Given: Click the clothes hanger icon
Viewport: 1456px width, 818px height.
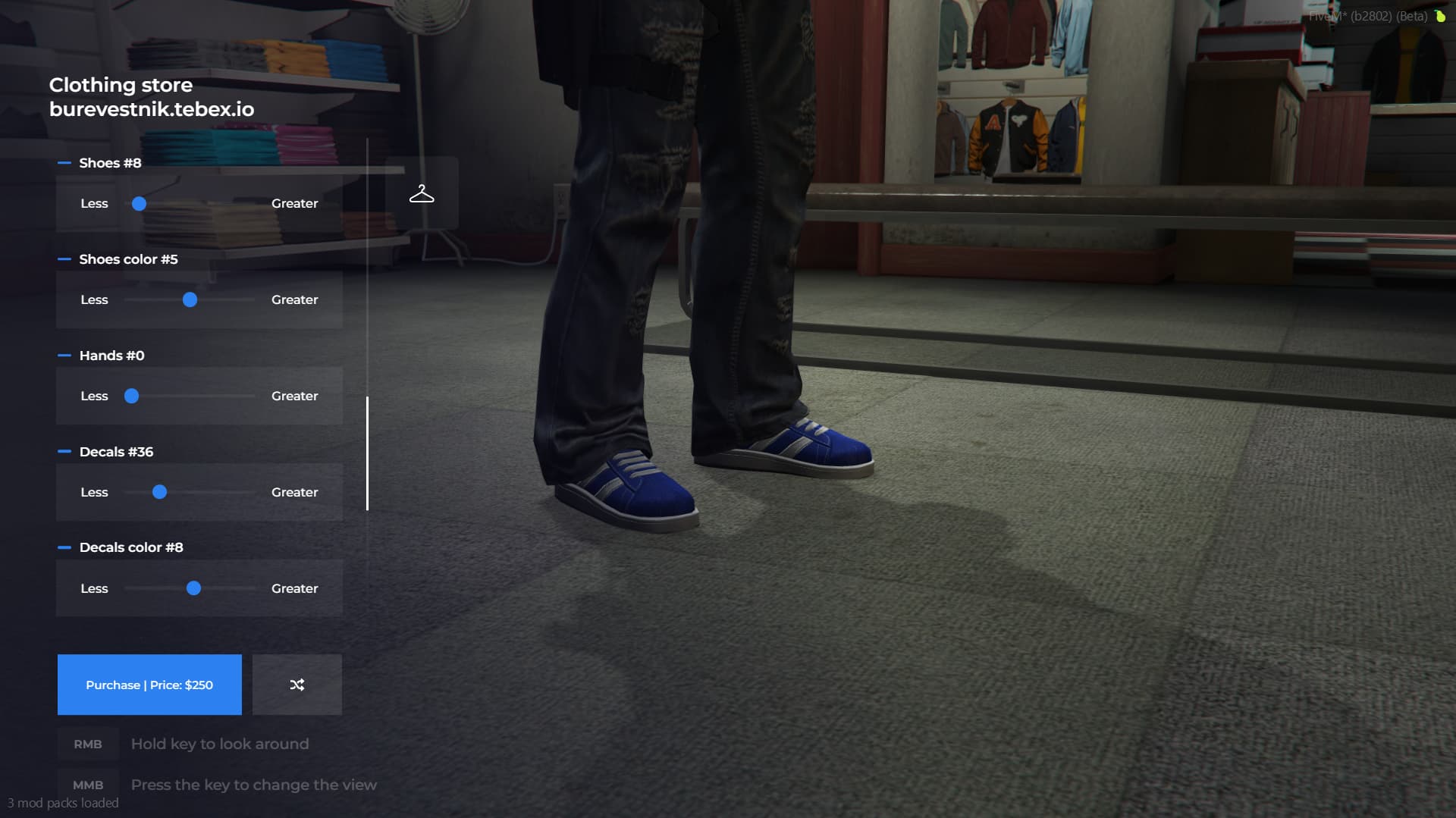Looking at the screenshot, I should [422, 193].
